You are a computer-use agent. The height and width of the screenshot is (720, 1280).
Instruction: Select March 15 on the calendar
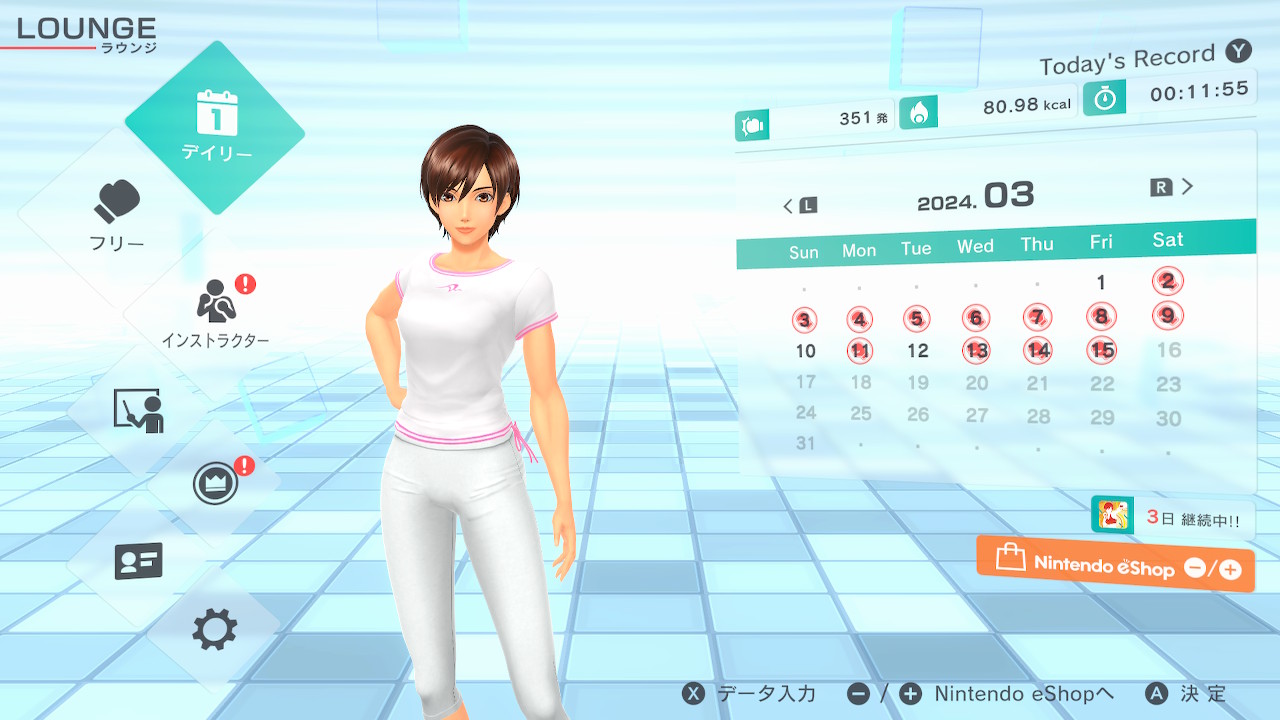coord(1102,350)
